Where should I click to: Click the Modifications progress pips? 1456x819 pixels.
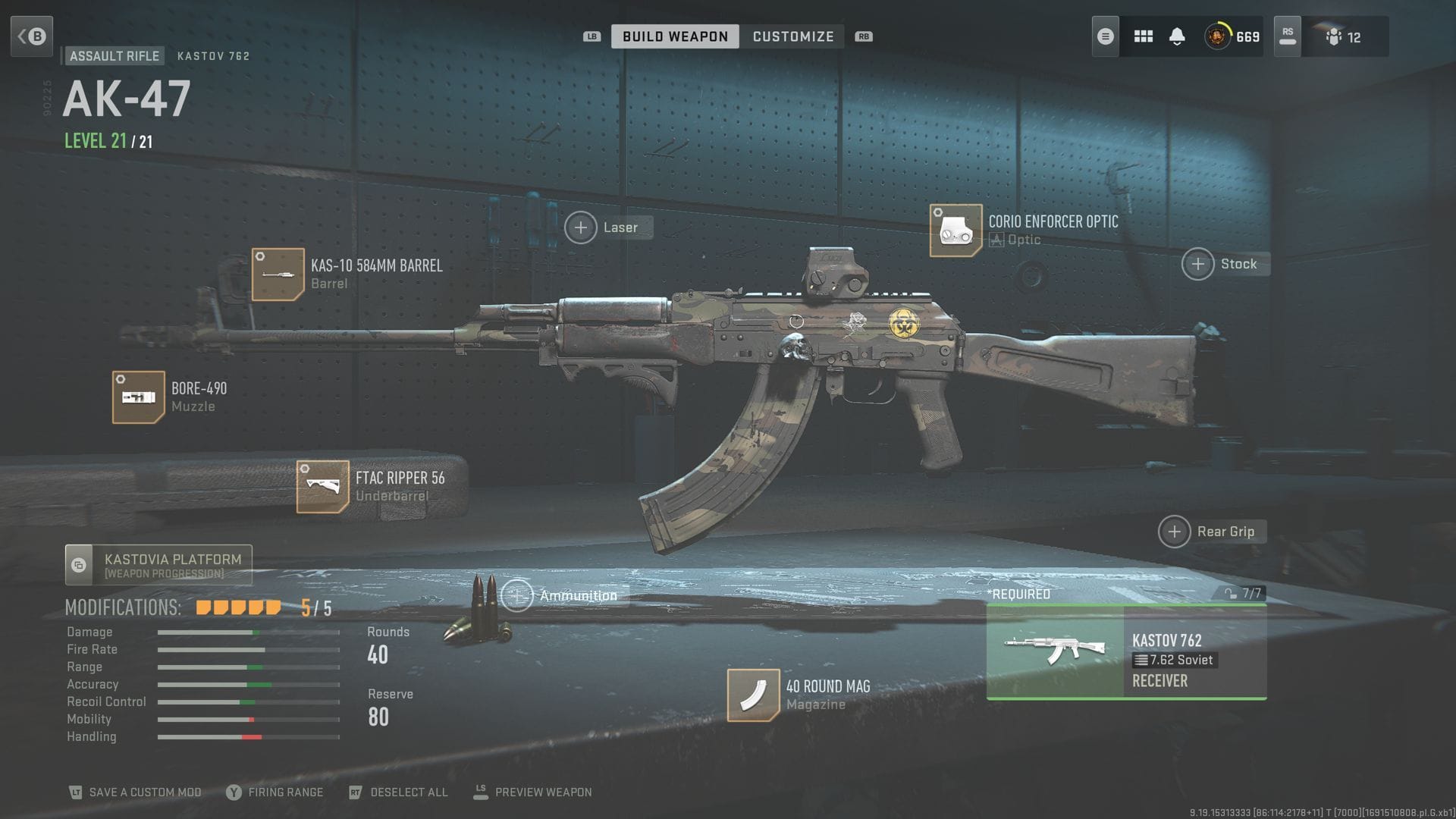[x=237, y=606]
